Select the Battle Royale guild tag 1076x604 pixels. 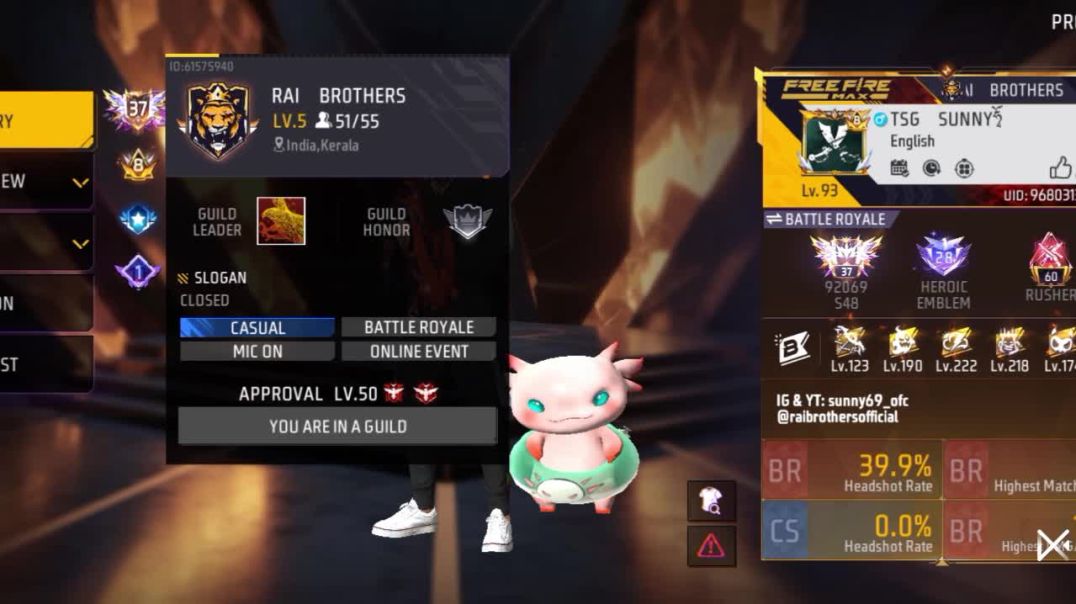tap(418, 328)
